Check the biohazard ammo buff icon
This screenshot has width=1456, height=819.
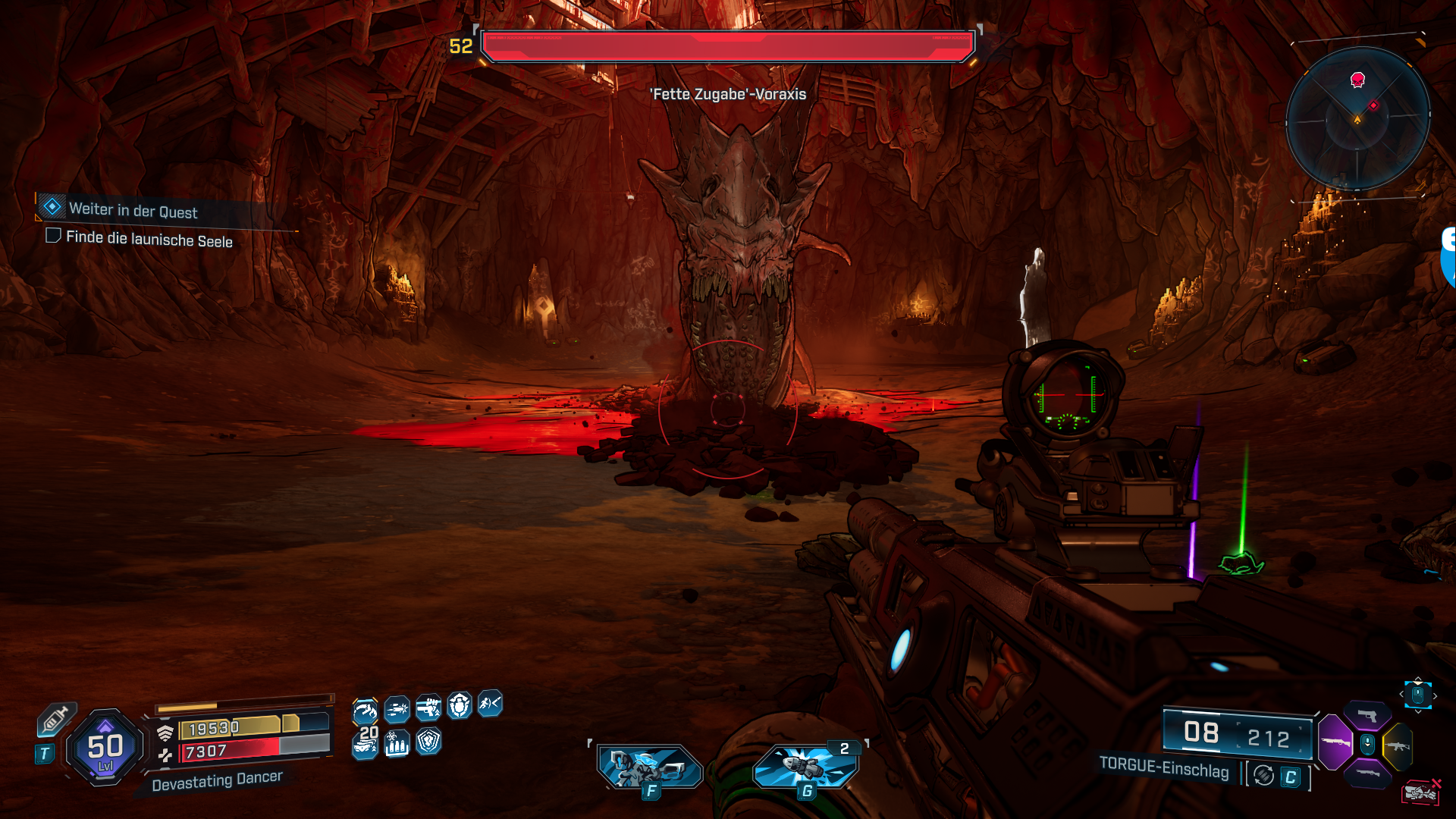pos(397,742)
